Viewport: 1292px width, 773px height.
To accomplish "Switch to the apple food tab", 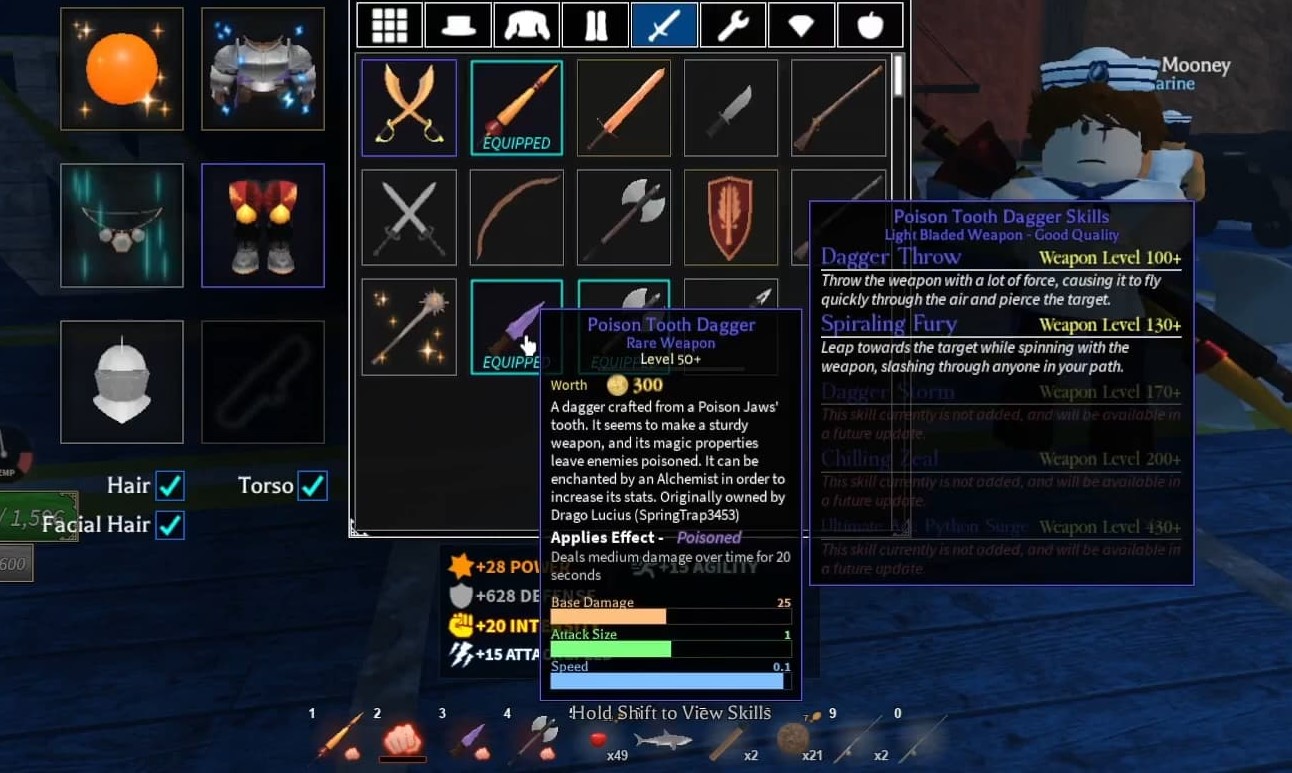I will tap(869, 24).
